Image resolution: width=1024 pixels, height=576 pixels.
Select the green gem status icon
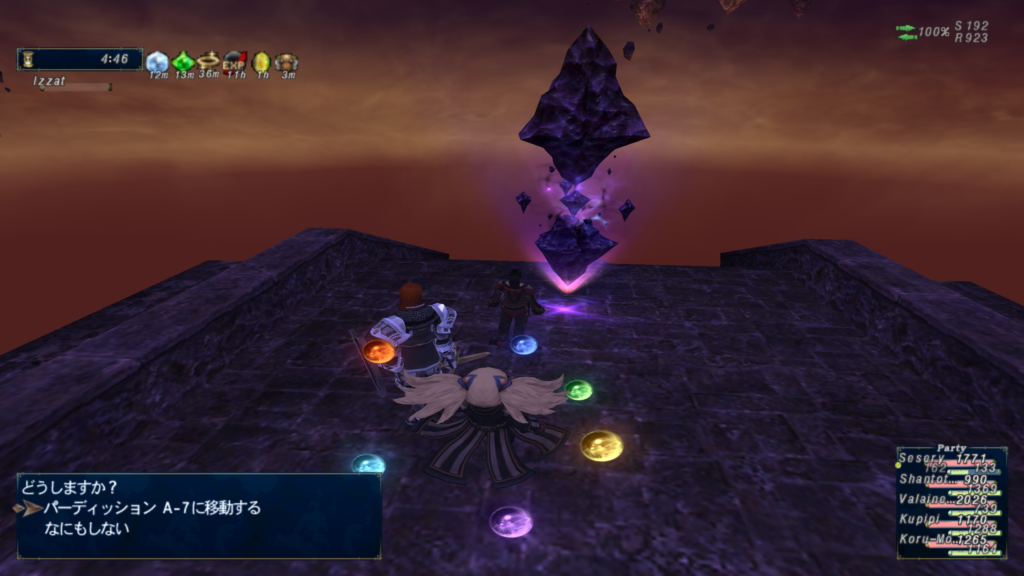tap(183, 62)
